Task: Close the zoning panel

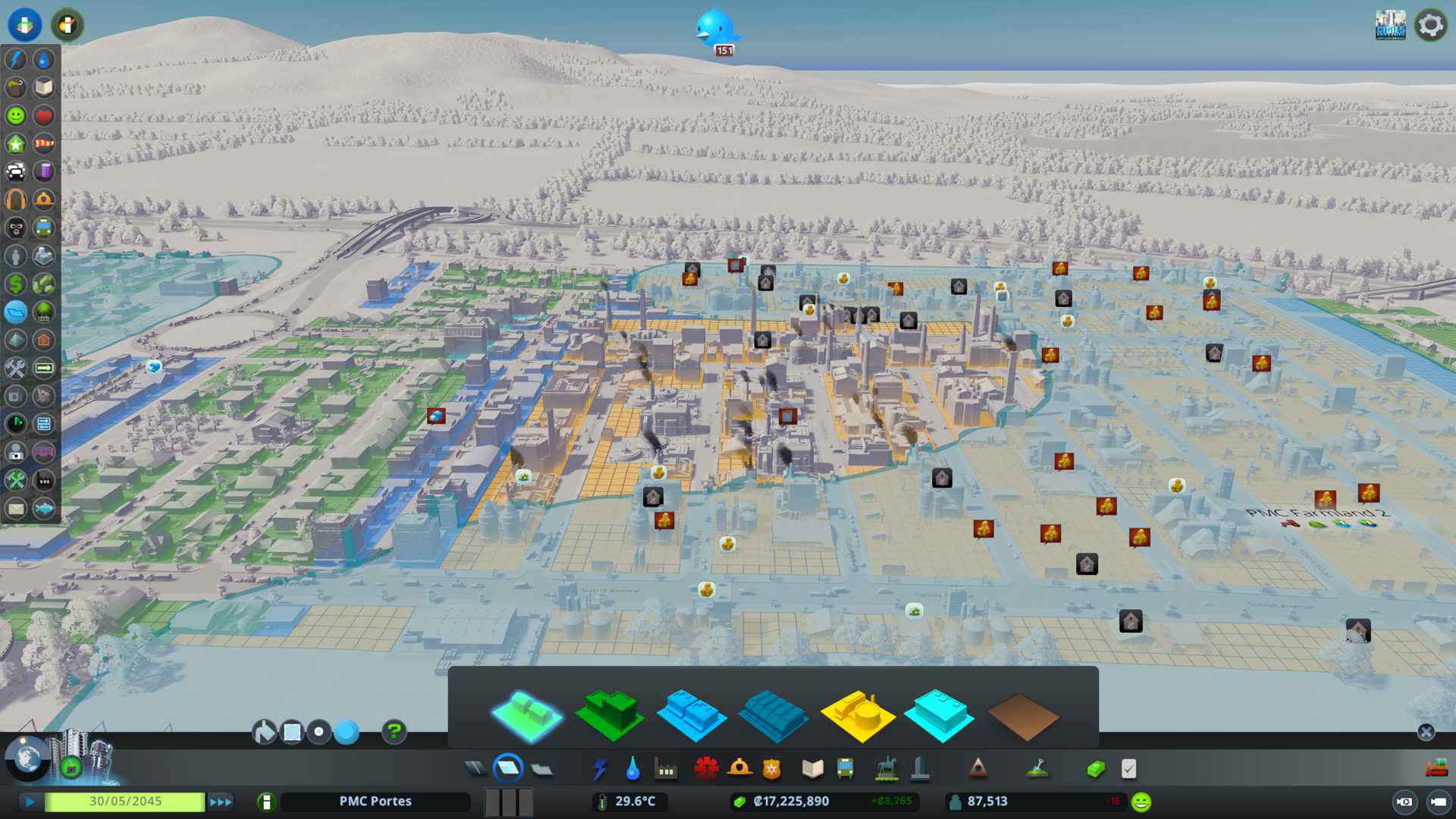Action: point(1426,732)
